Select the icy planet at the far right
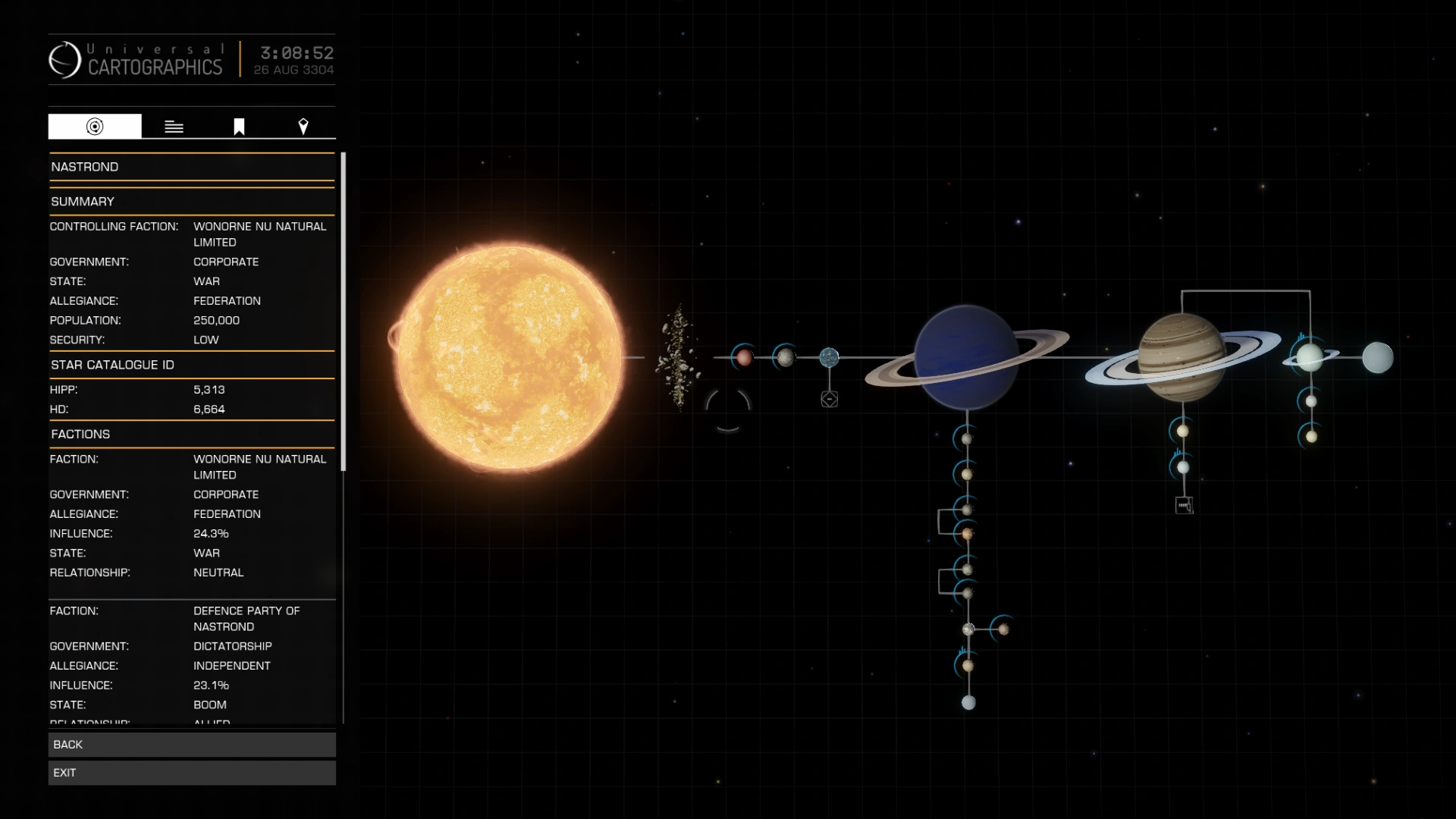Screen dimensions: 1456x819 coord(1378,356)
